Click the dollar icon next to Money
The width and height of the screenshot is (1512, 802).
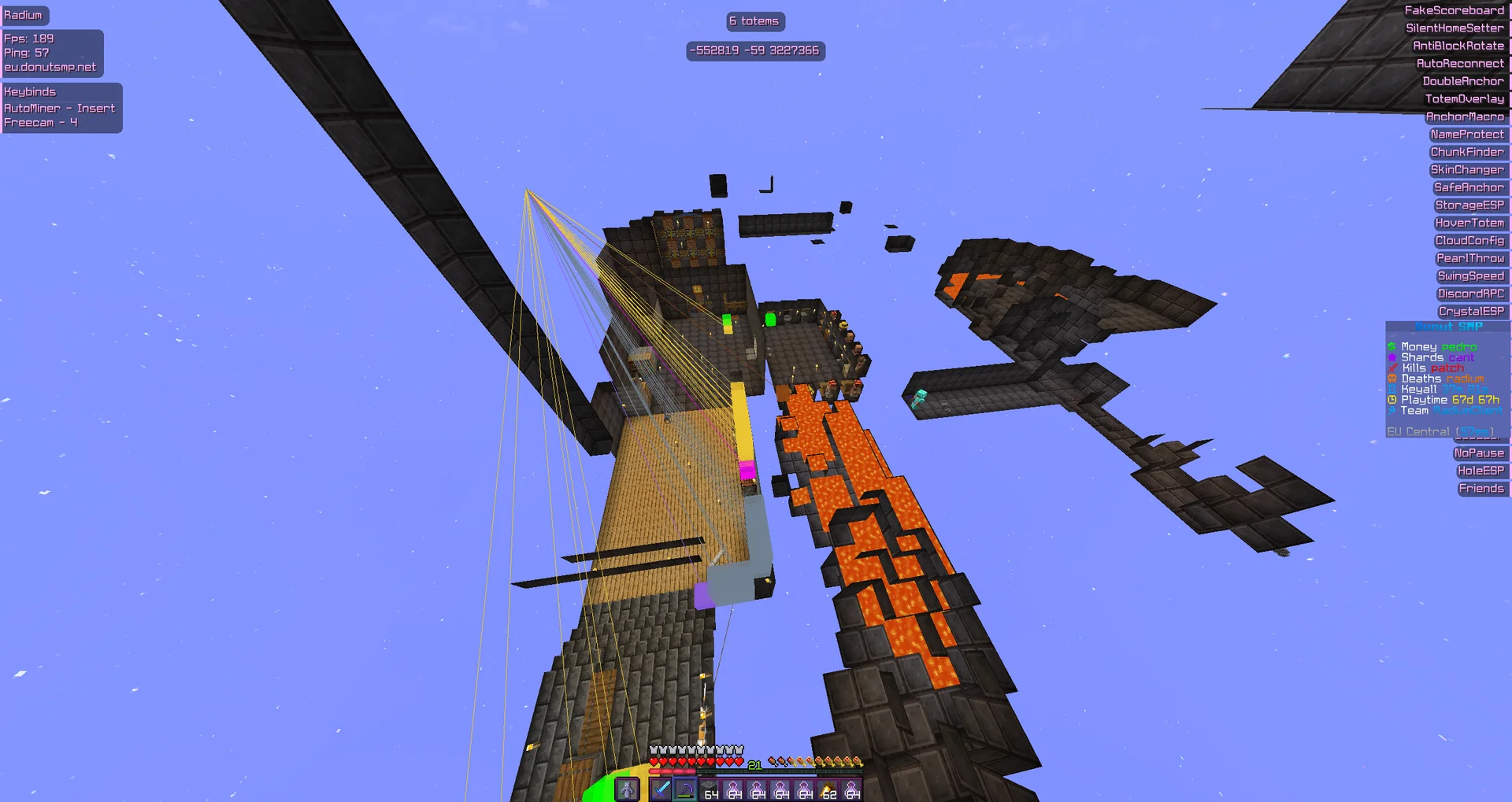pyautogui.click(x=1391, y=346)
